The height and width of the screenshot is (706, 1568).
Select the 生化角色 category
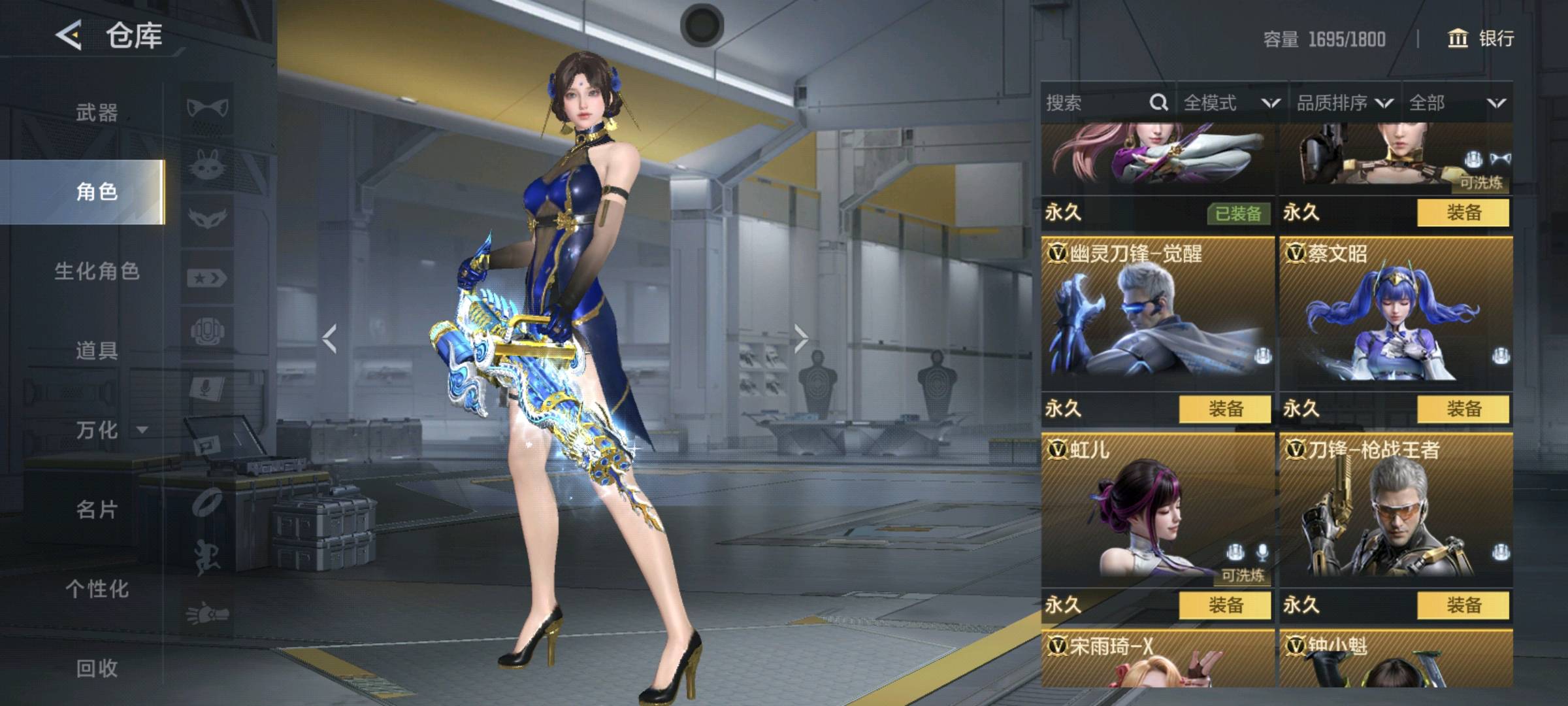(97, 271)
